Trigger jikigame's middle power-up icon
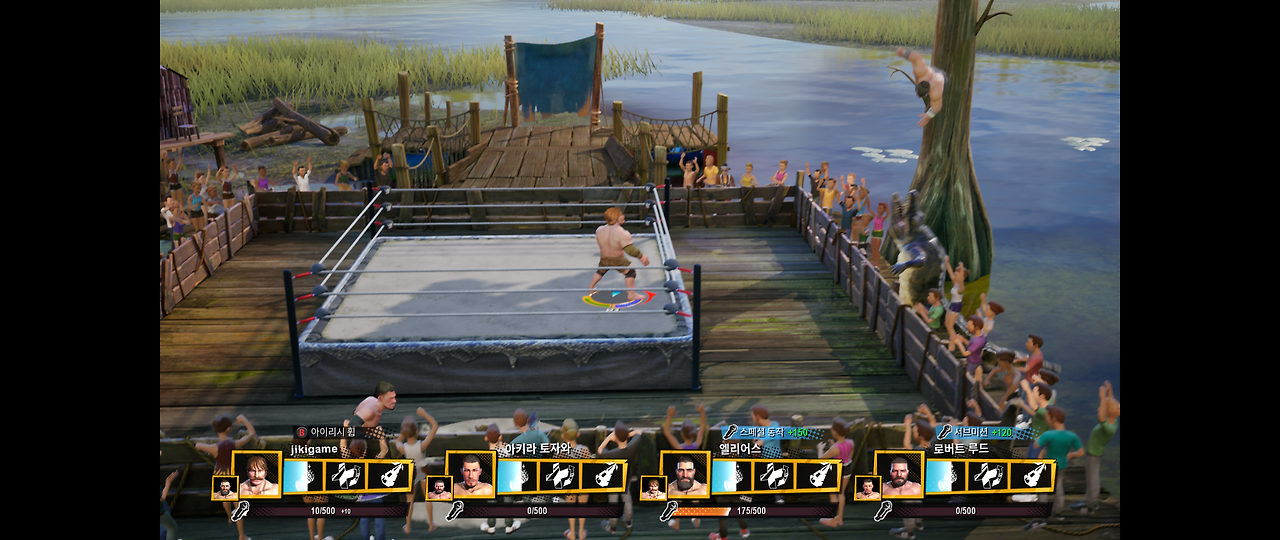The width and height of the screenshot is (1280, 540). [346, 476]
